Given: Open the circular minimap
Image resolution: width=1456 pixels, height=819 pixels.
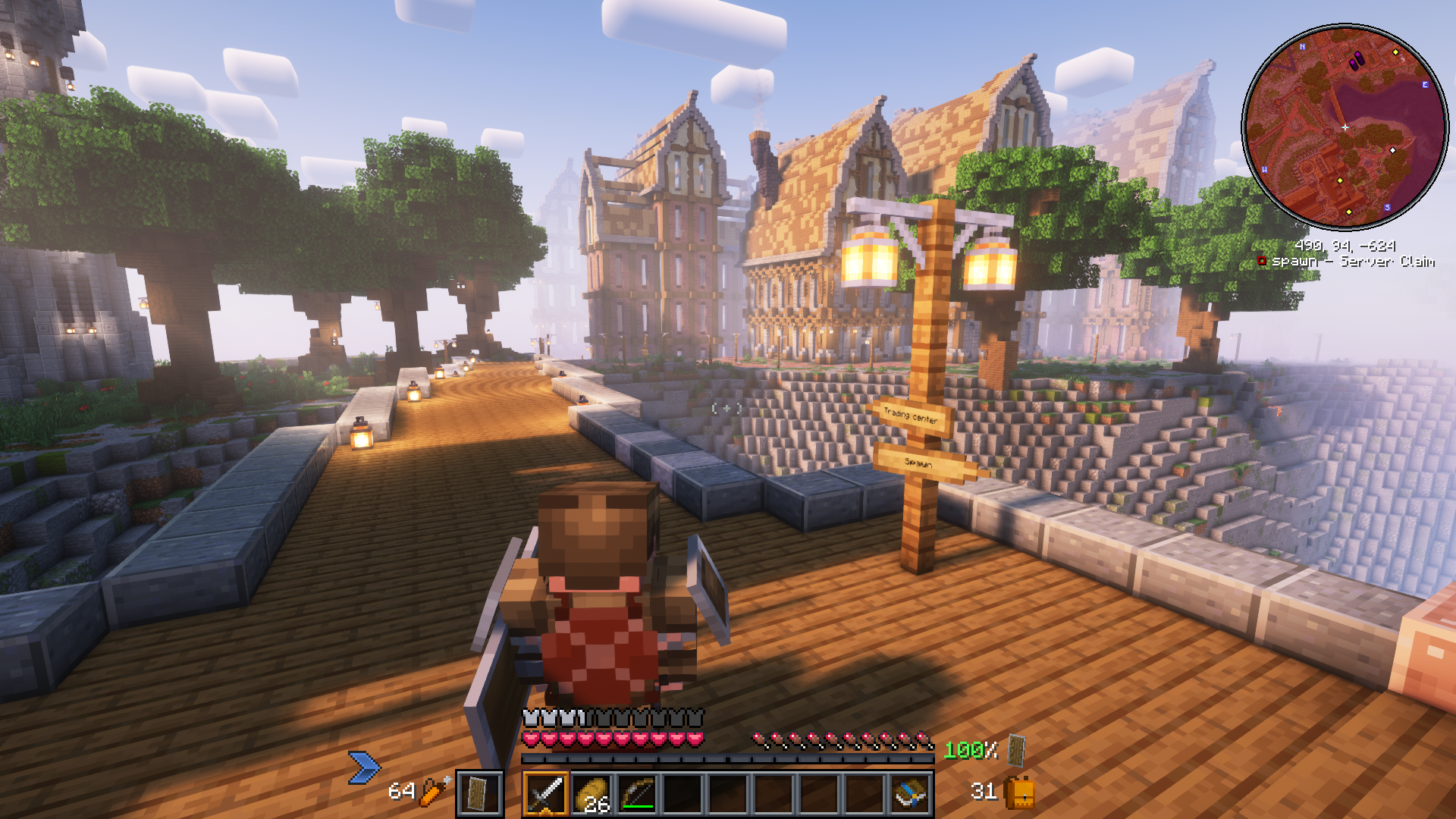Looking at the screenshot, I should [1345, 127].
